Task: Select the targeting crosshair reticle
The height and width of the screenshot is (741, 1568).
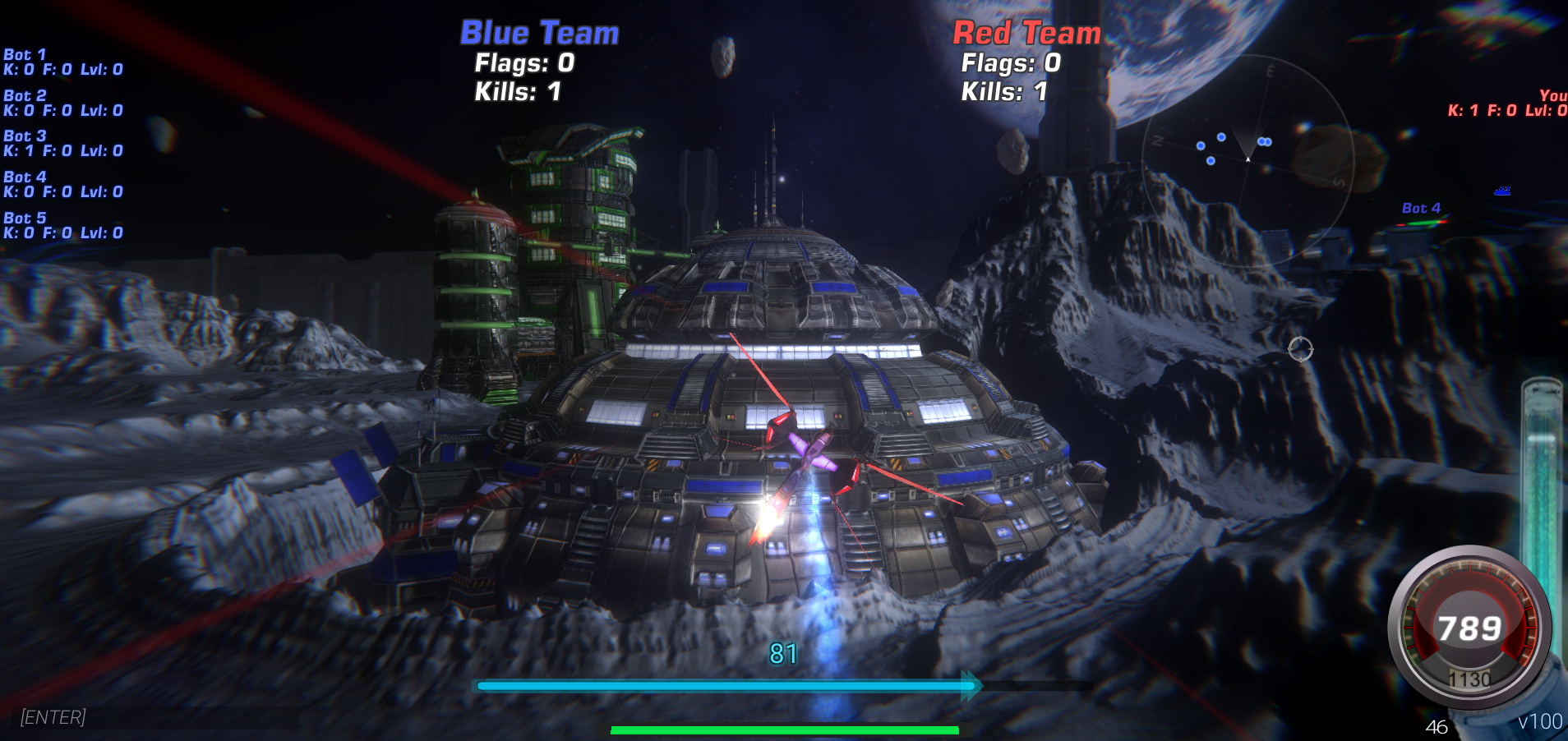Action: 1303,351
